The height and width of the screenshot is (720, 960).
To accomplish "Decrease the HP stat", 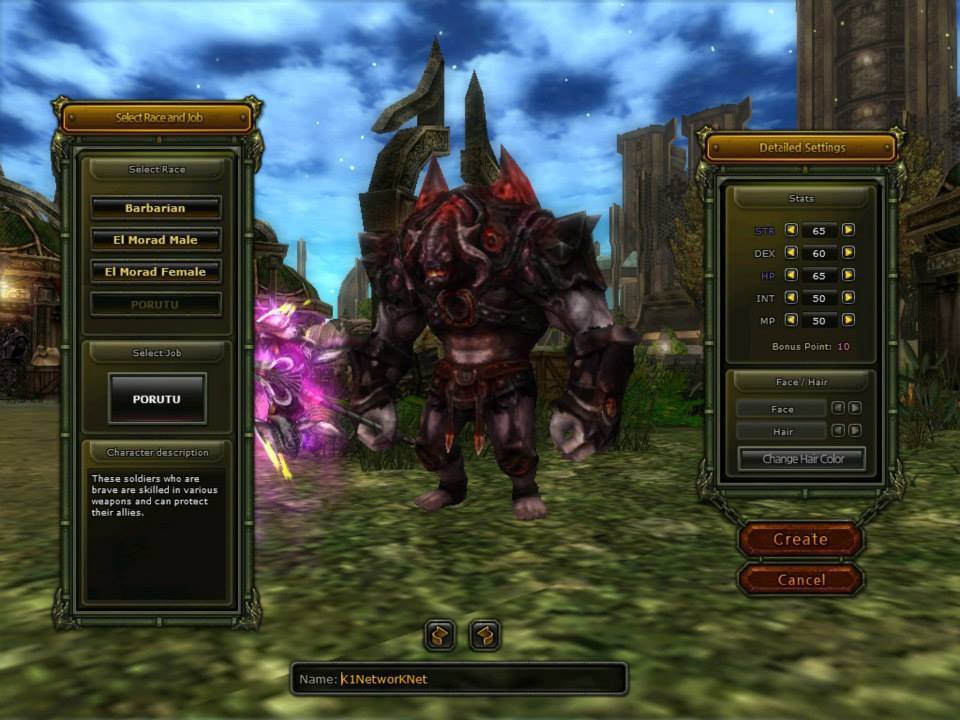I will [791, 275].
